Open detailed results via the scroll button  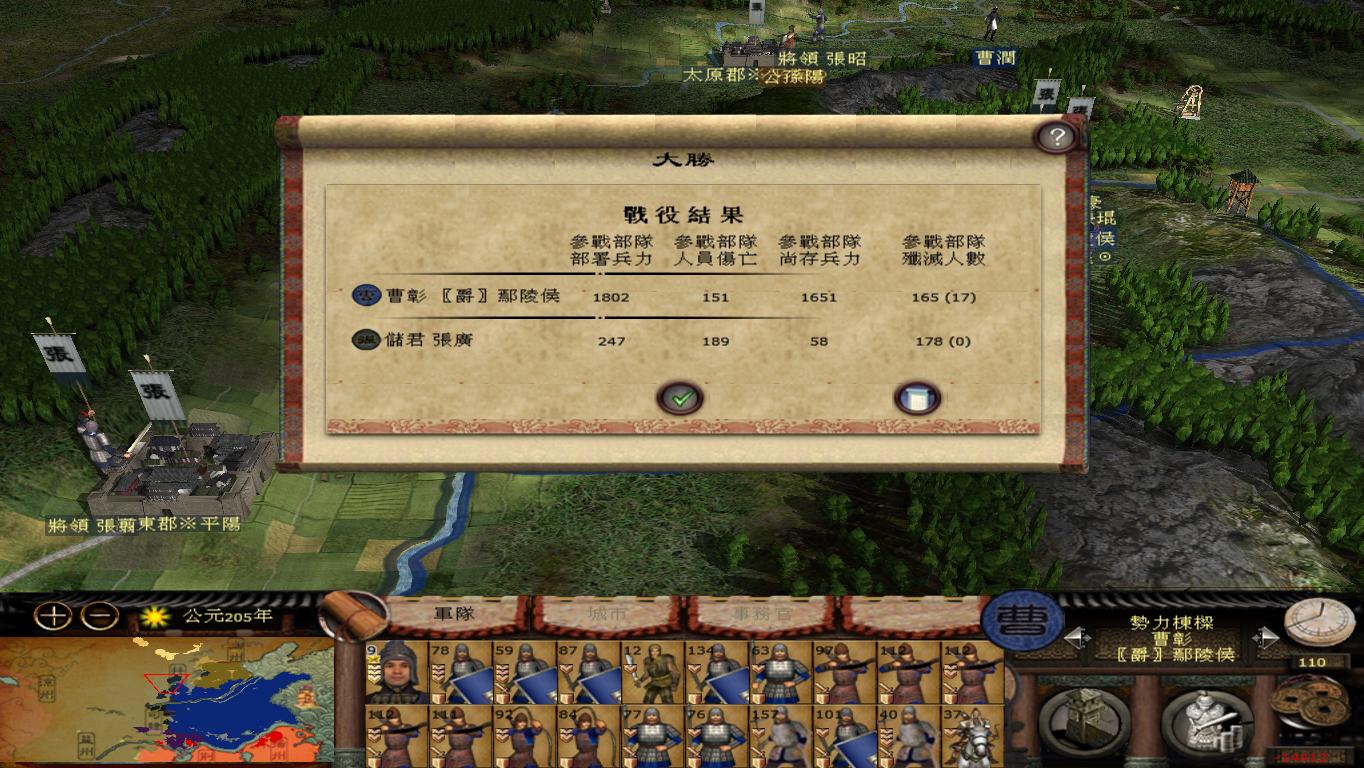tap(917, 397)
